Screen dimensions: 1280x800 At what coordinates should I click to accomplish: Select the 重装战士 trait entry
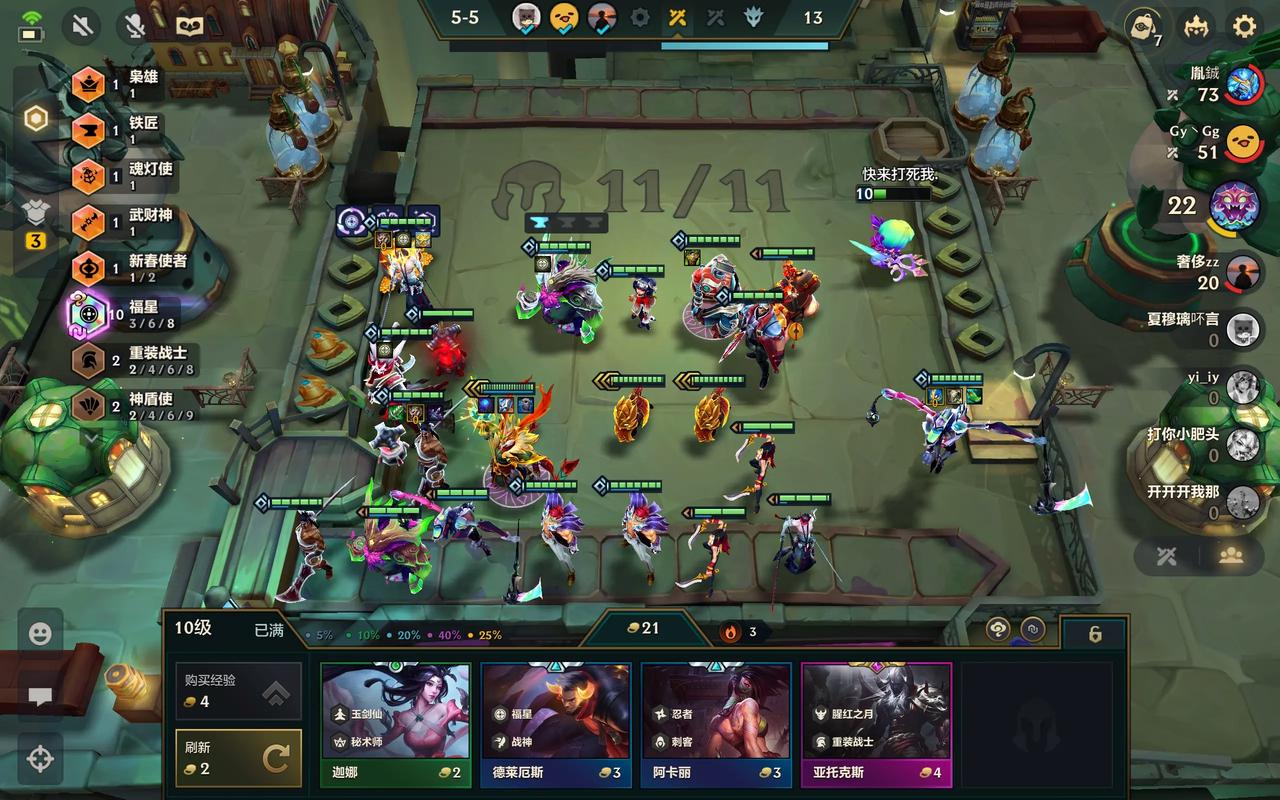click(x=130, y=361)
